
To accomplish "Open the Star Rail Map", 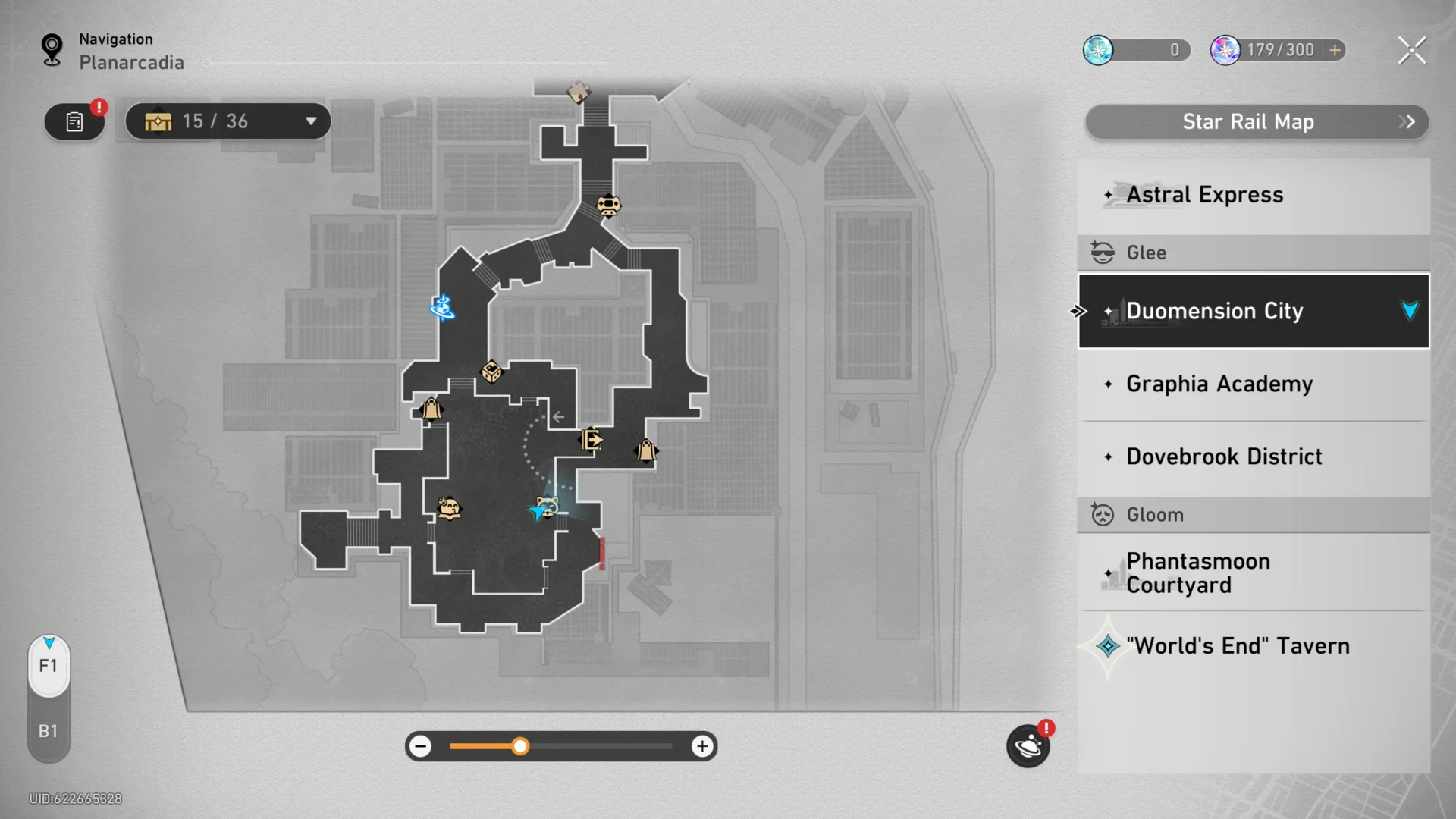I will coord(1257,122).
